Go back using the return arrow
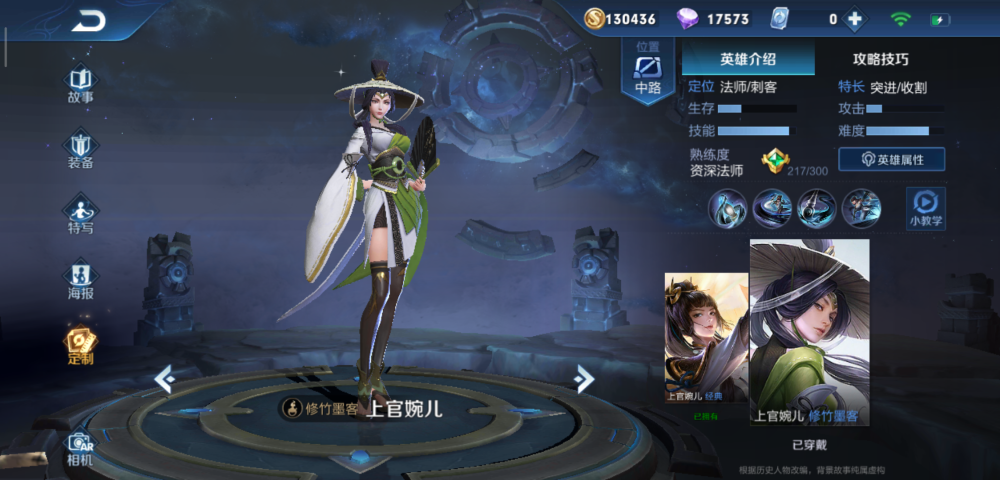This screenshot has width=1000, height=480. pyautogui.click(x=89, y=20)
